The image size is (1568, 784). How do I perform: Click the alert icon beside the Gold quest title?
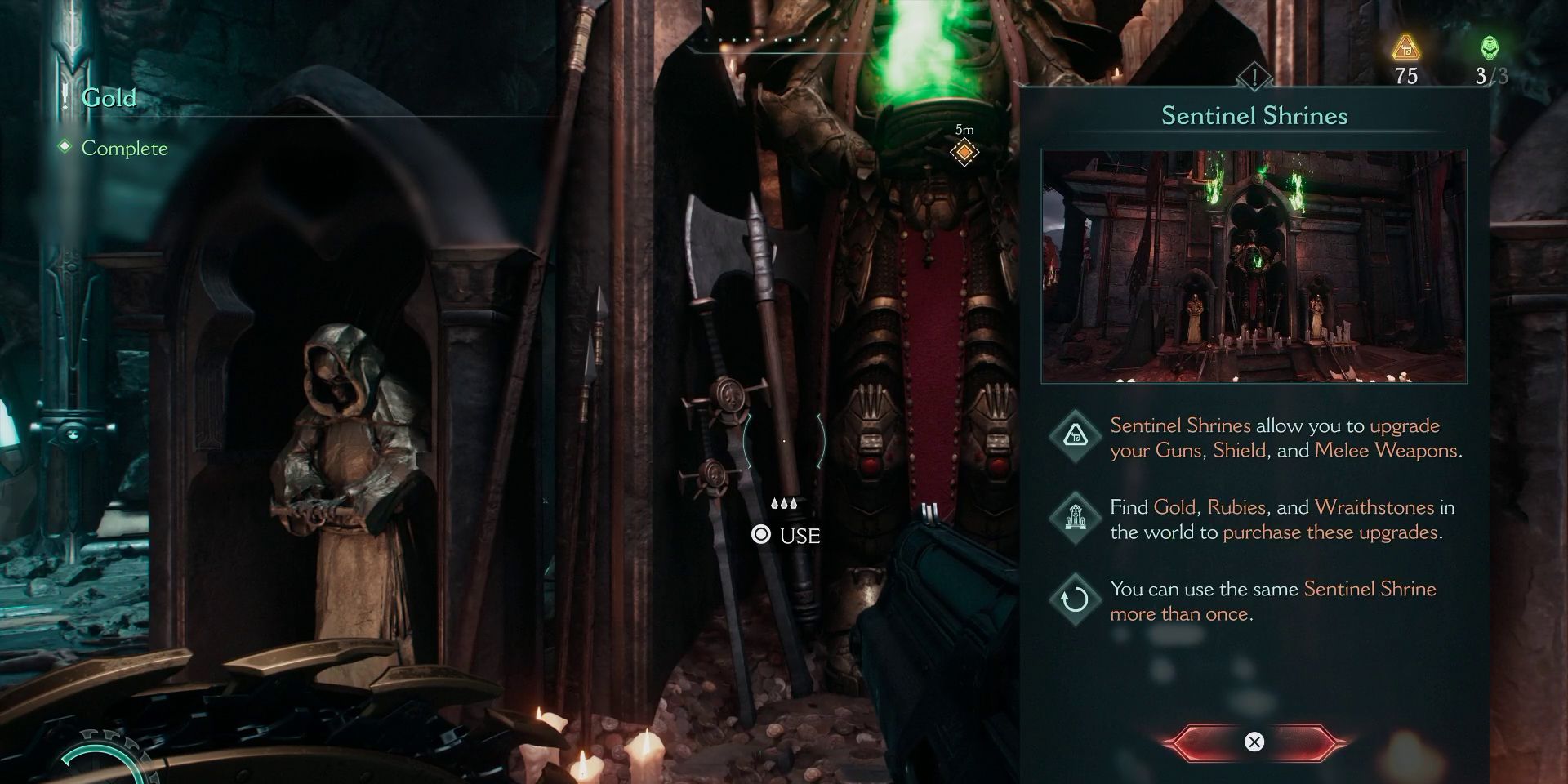(x=64, y=97)
